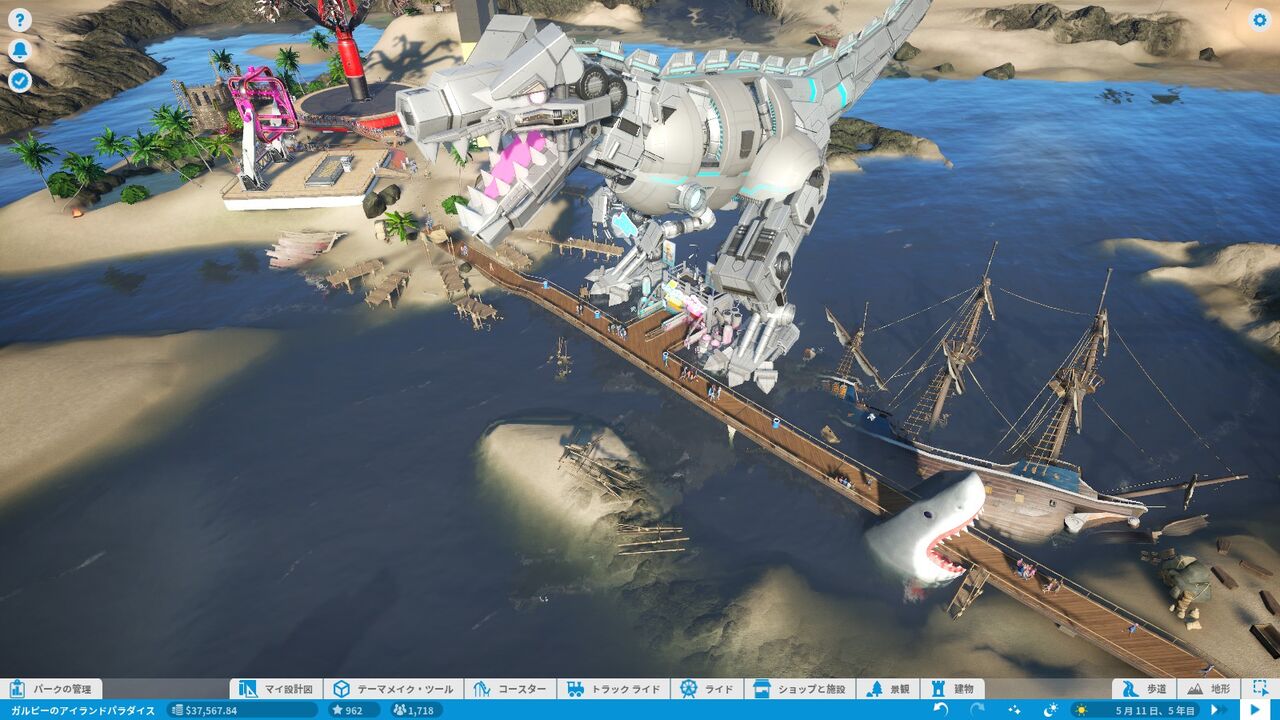Screen dimensions: 1280x720
Task: Click the undo arrow button
Action: pyautogui.click(x=941, y=710)
